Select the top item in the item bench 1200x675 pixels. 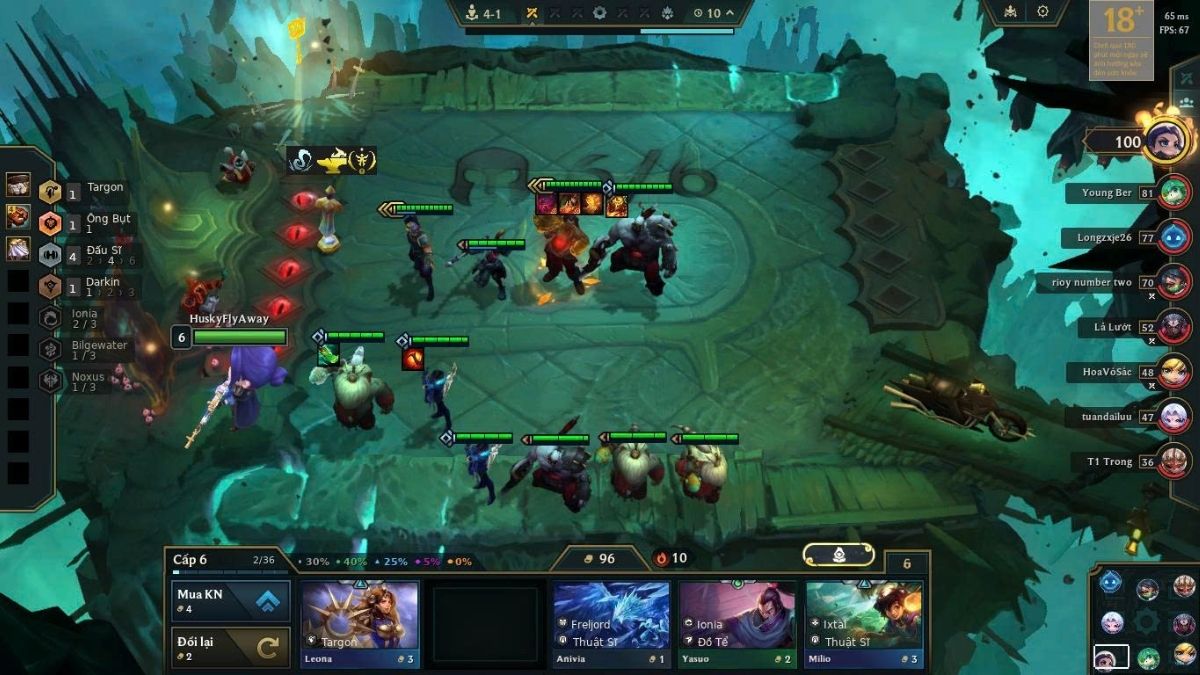tap(18, 185)
